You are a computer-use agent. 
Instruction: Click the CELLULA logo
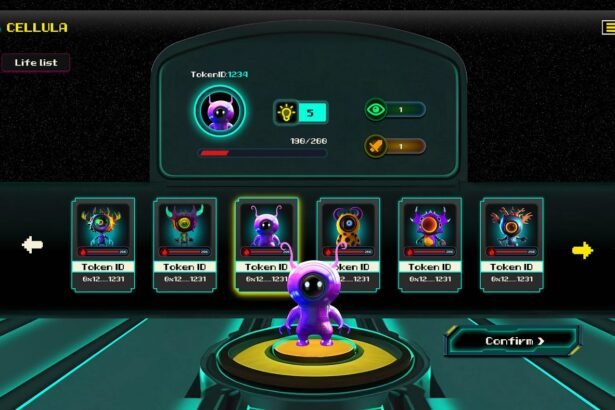tap(37, 27)
